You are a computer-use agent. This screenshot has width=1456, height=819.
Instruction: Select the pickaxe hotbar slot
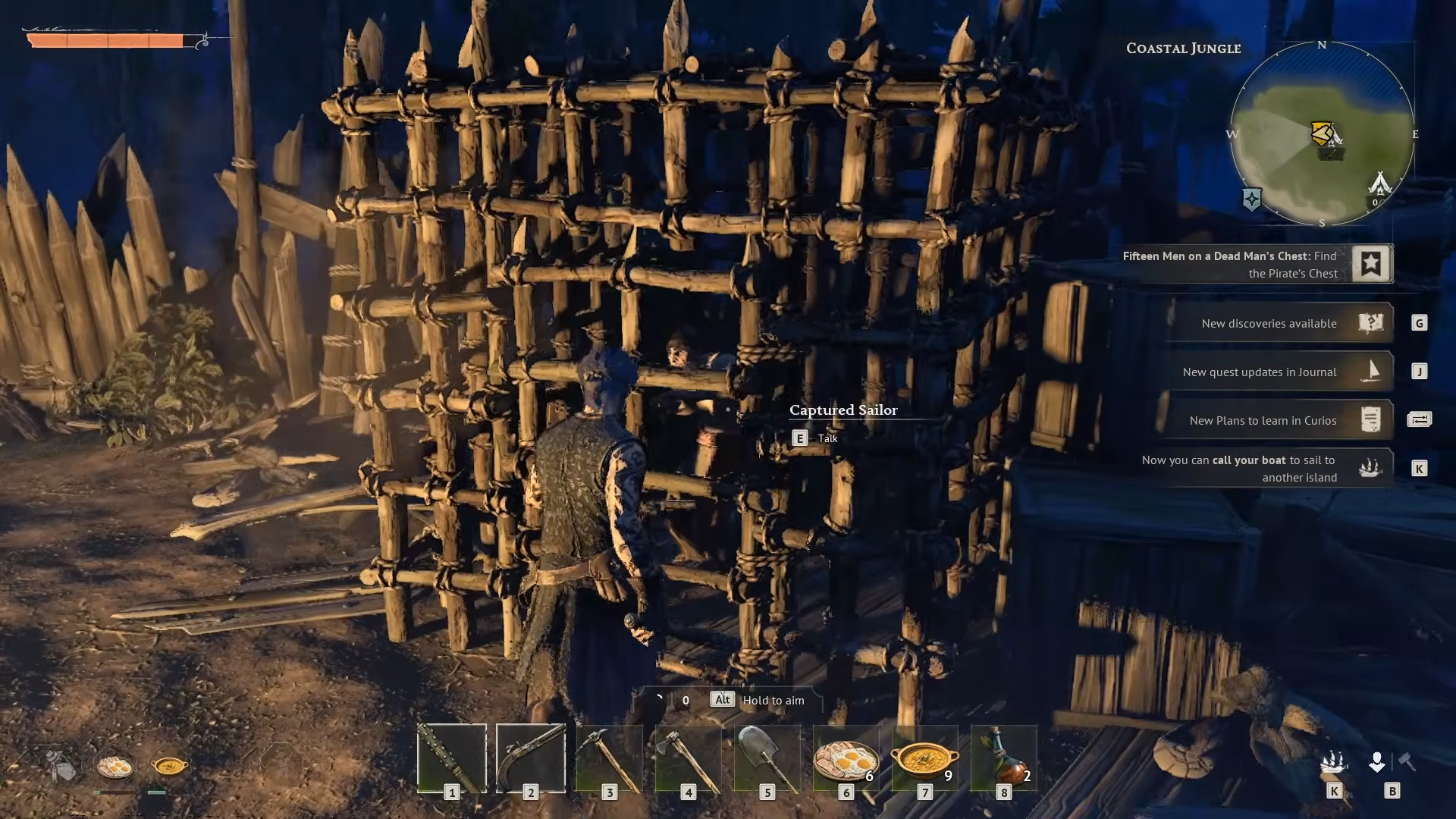[x=610, y=758]
